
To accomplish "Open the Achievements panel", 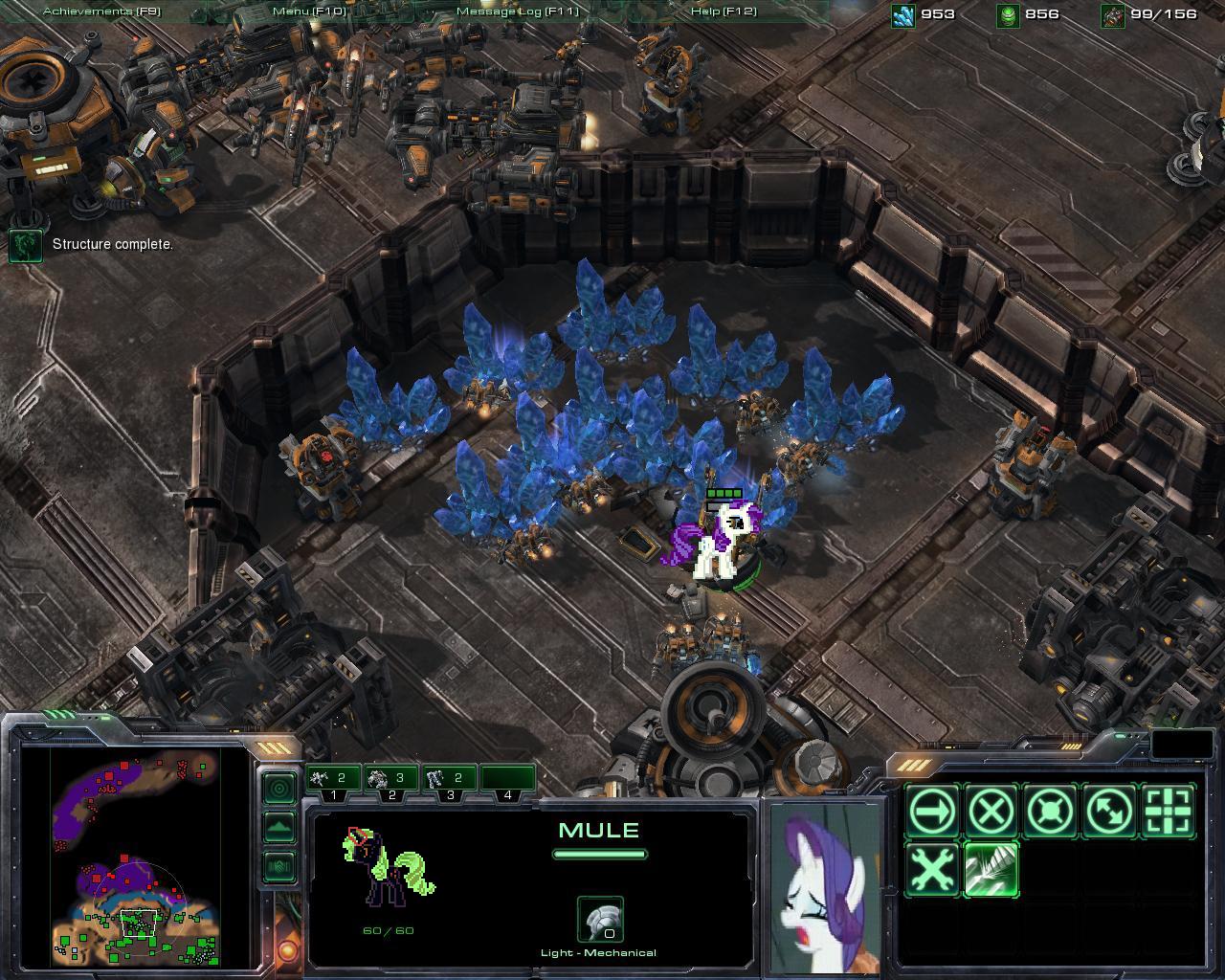I will pos(101,11).
